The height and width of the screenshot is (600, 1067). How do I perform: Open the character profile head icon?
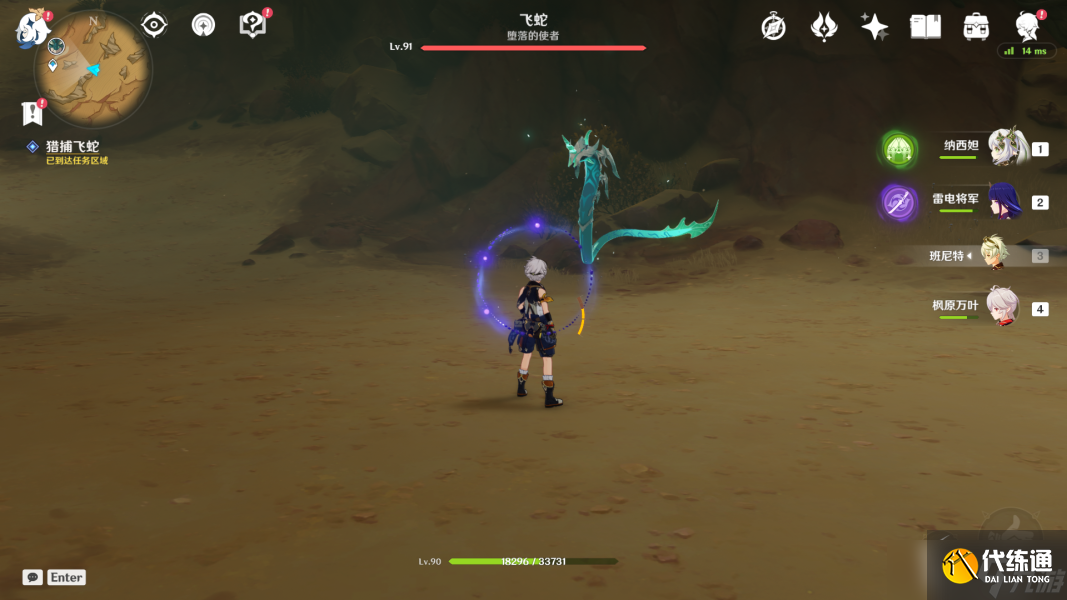click(1027, 27)
